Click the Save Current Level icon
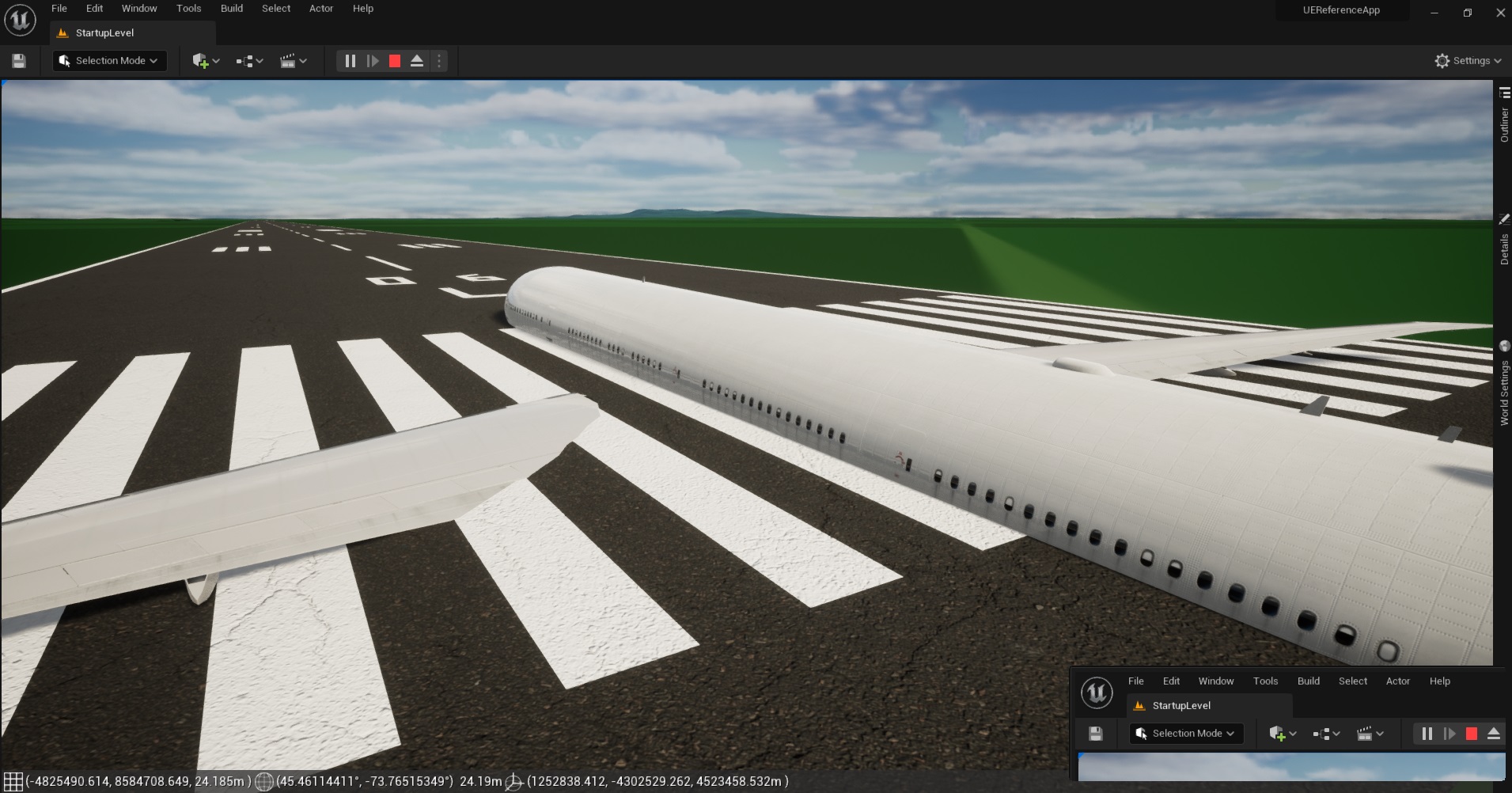Screen dimensions: 1512x793 point(17,60)
